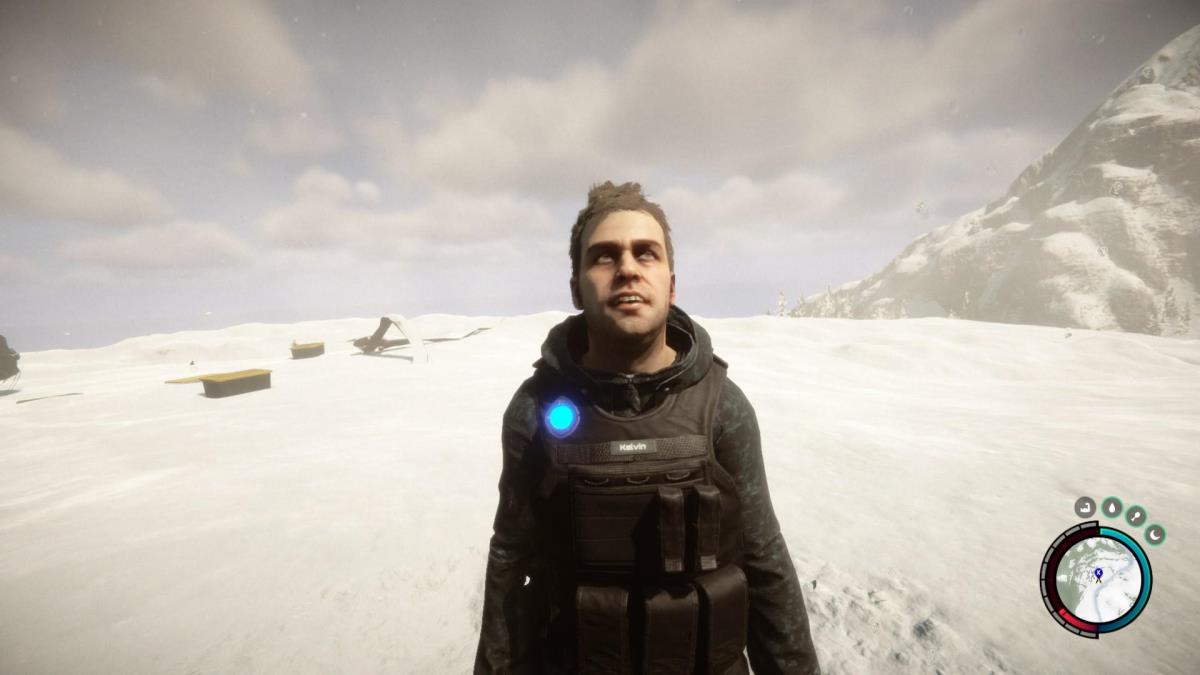Select the blue K marker on the minimap
1200x675 pixels.
pos(1098,573)
